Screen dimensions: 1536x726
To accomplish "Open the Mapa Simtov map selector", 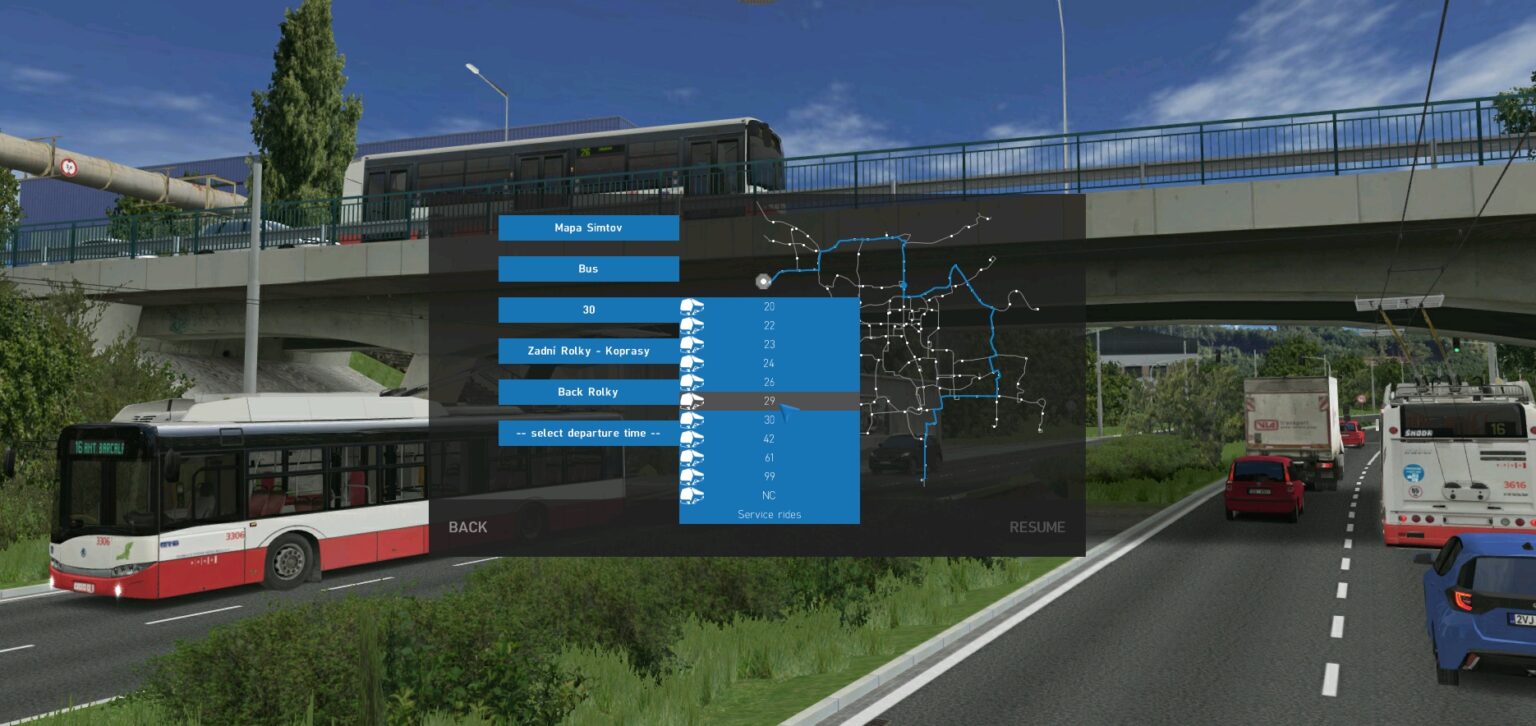I will coord(588,227).
